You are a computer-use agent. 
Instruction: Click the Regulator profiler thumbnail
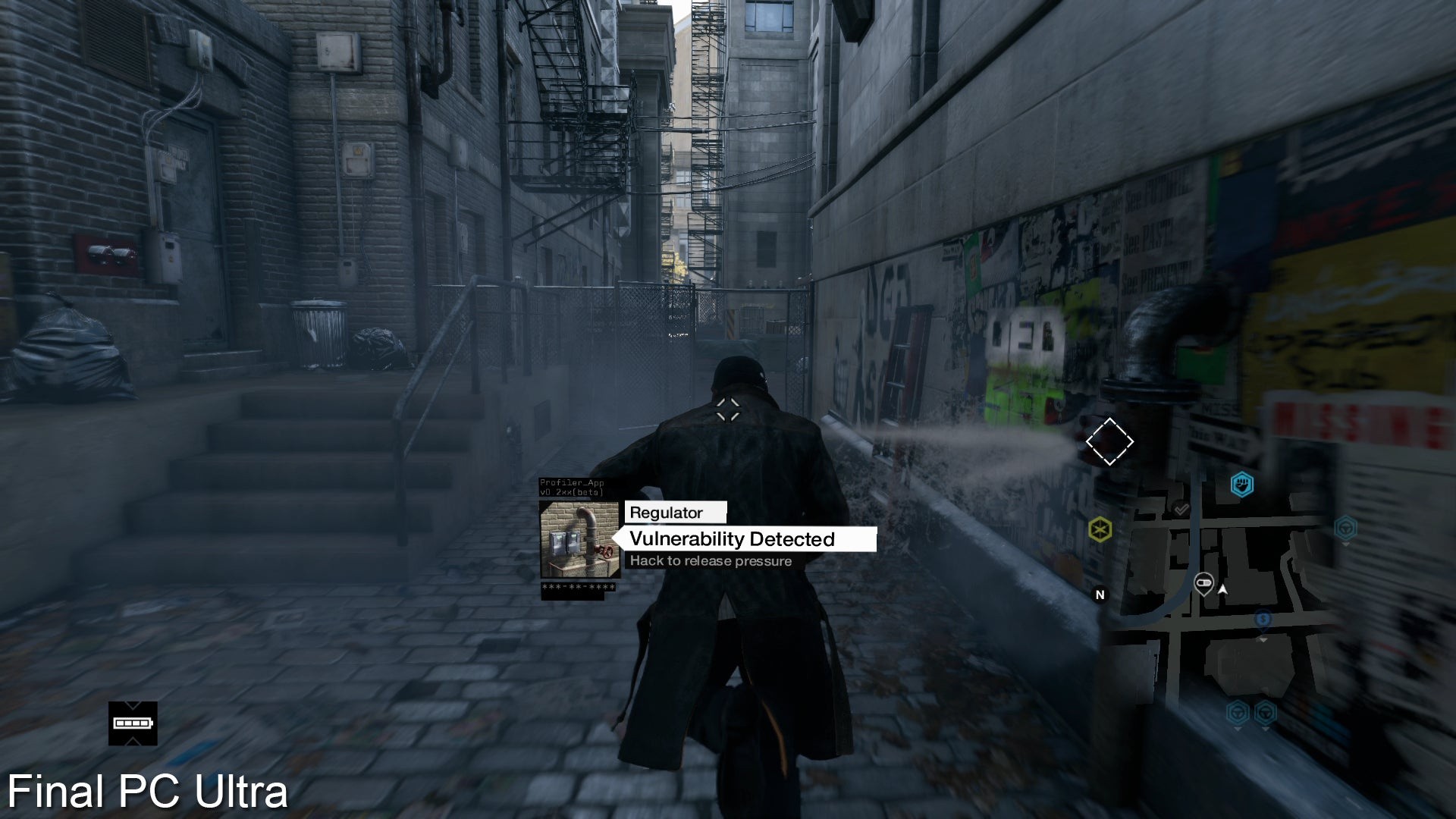click(x=579, y=539)
